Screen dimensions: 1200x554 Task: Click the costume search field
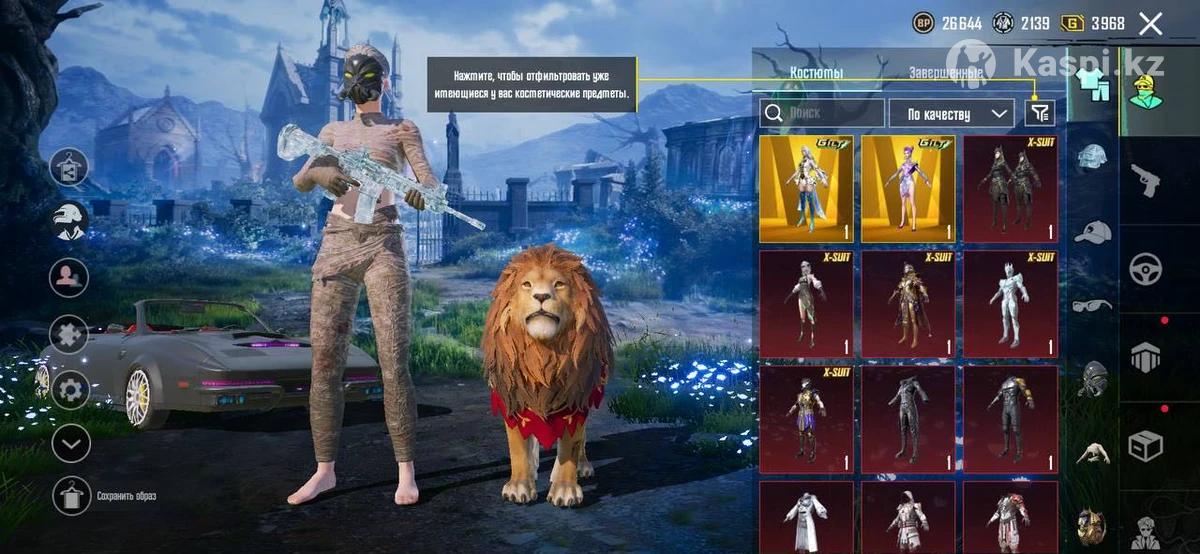pos(822,113)
